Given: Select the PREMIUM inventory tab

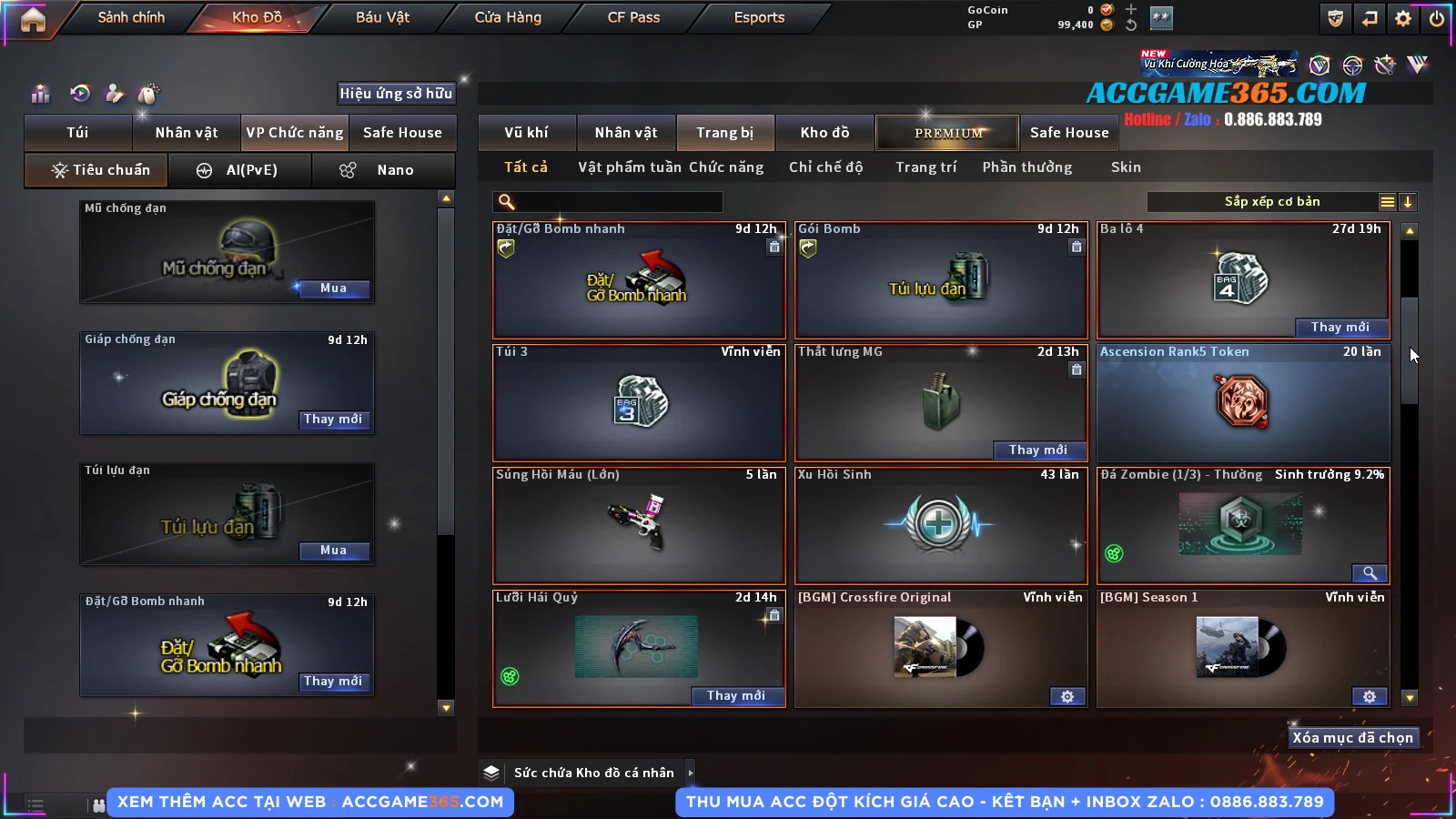Looking at the screenshot, I should [x=948, y=133].
